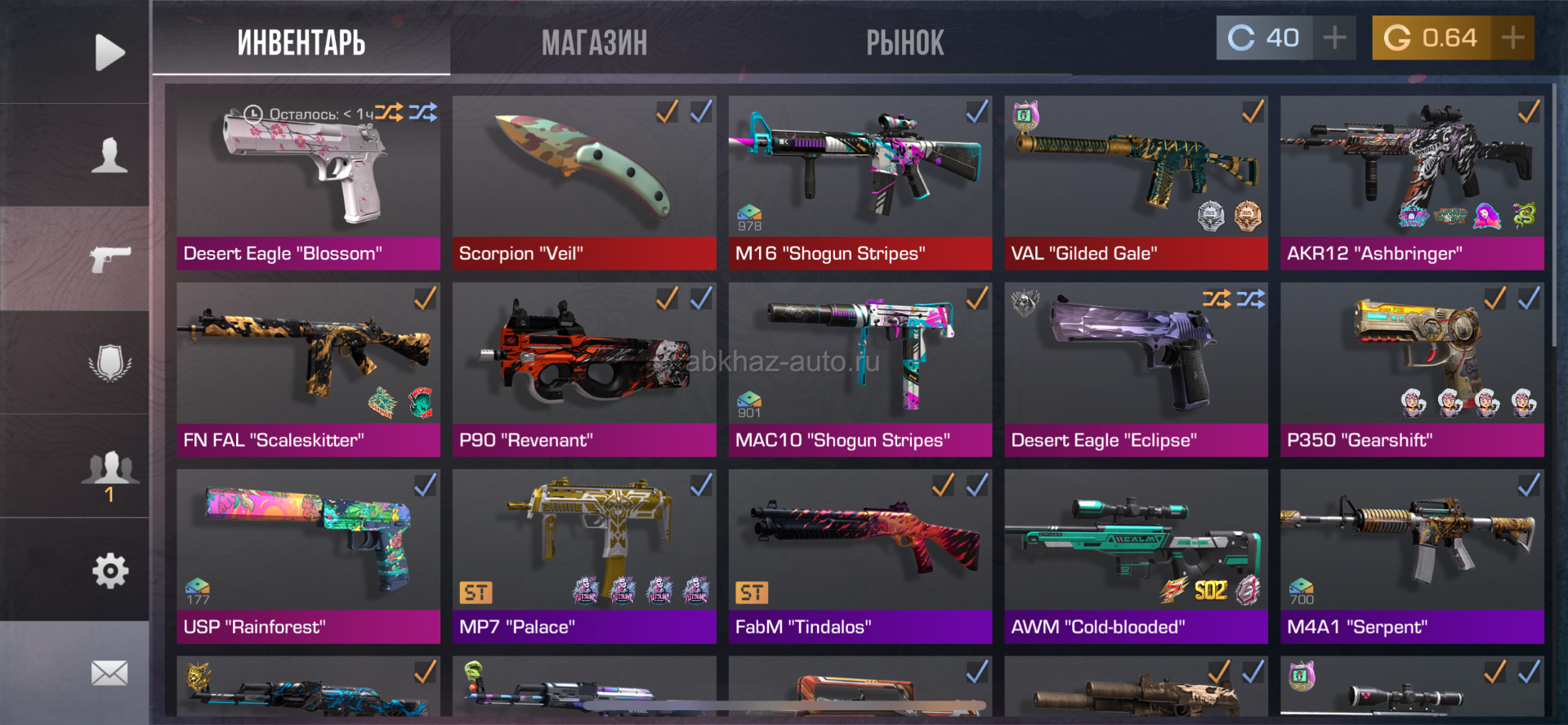Add gold with the plus button
1568x725 pixels.
(1512, 38)
